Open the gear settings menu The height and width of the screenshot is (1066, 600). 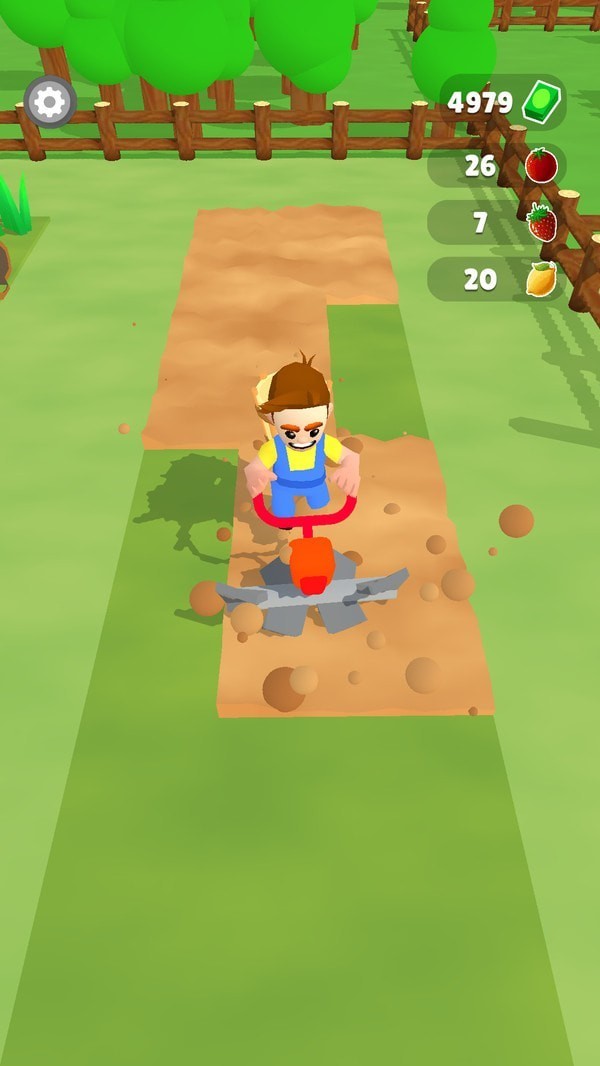coord(50,102)
